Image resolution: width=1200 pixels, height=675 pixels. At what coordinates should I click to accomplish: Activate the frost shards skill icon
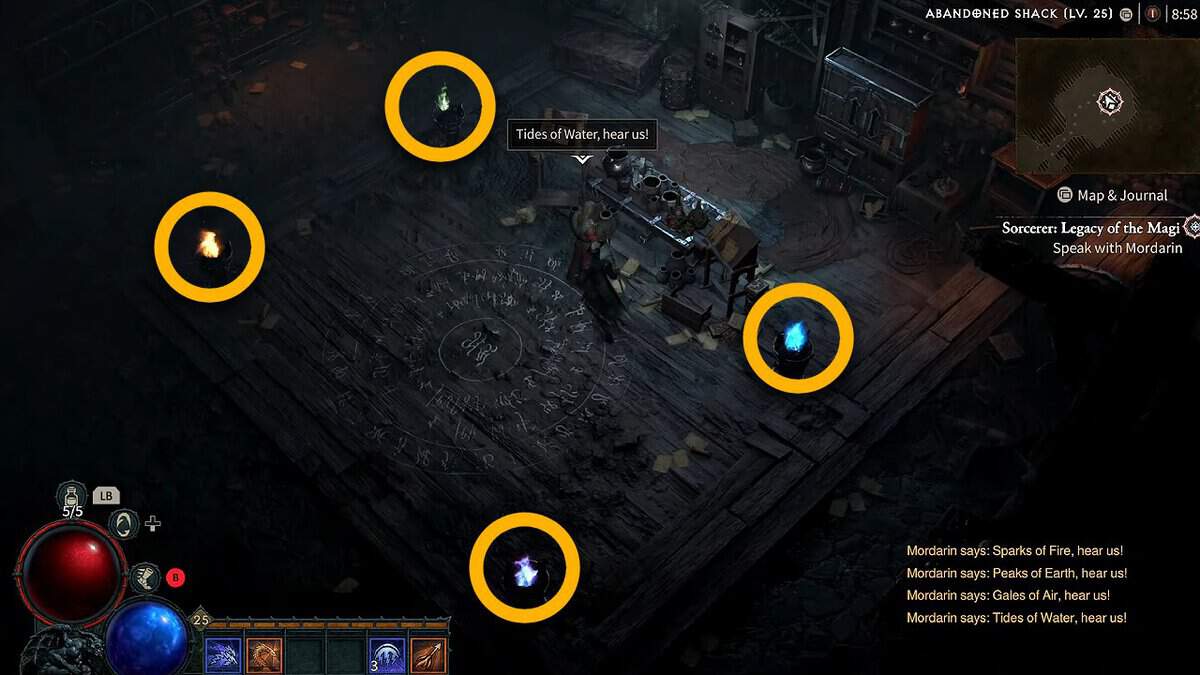tap(223, 655)
